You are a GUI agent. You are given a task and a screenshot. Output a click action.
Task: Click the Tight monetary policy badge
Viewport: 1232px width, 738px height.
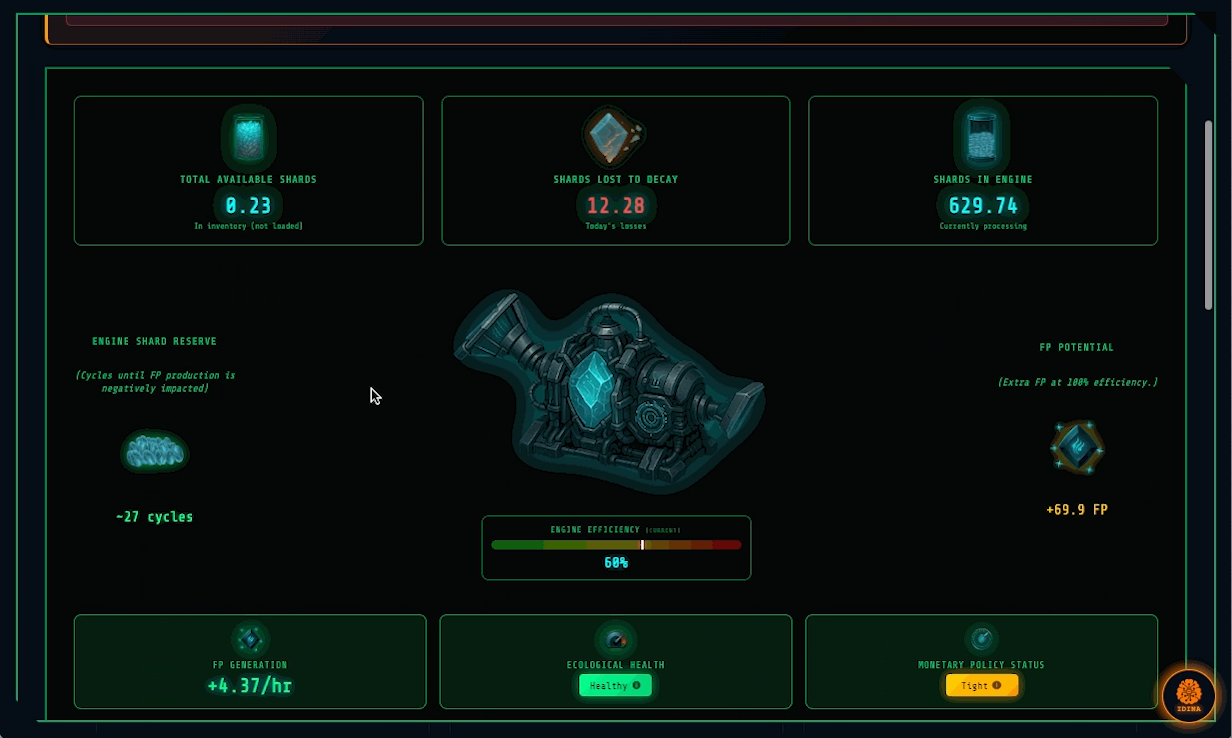pos(982,686)
